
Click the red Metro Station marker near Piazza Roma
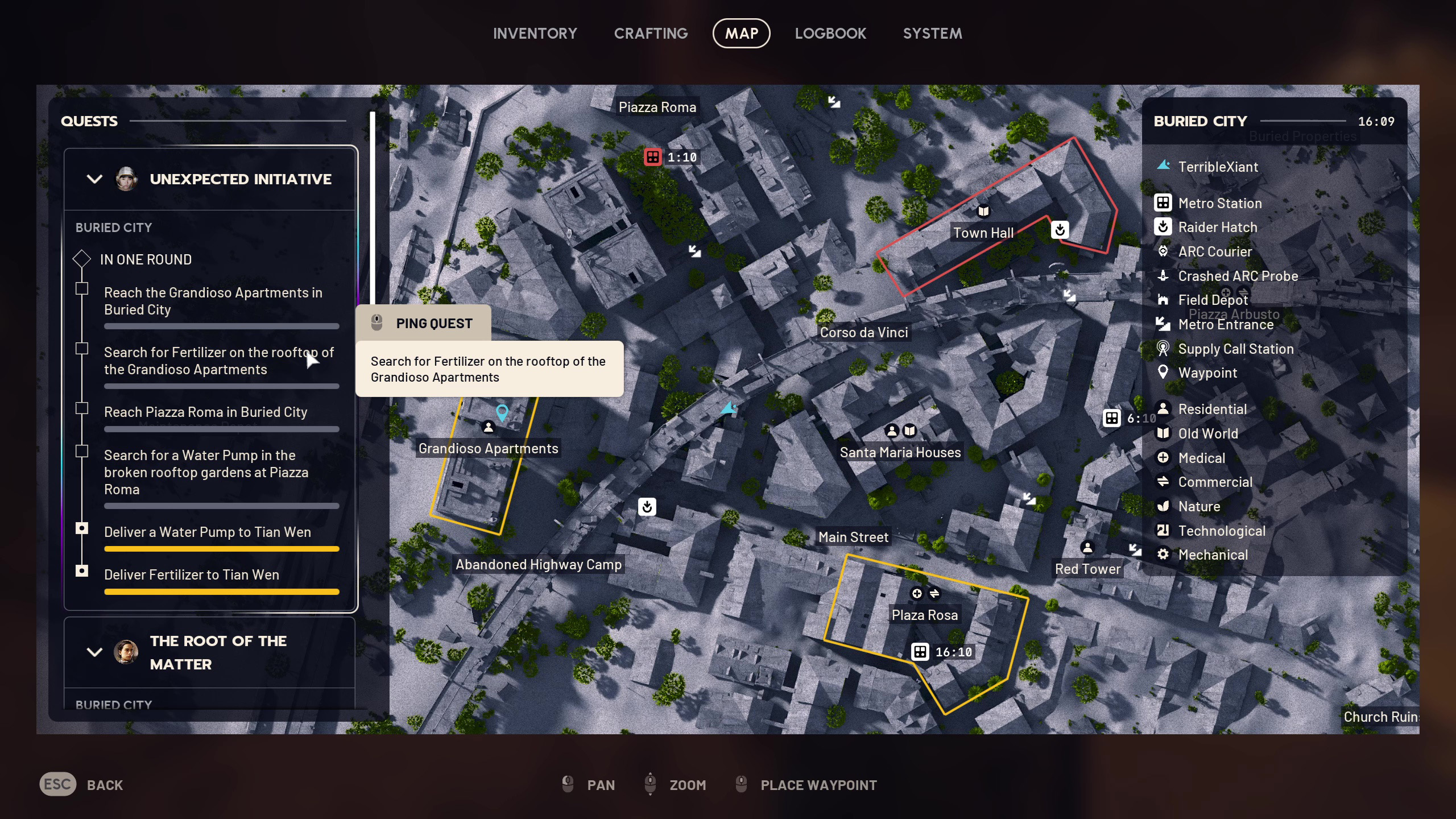[652, 157]
